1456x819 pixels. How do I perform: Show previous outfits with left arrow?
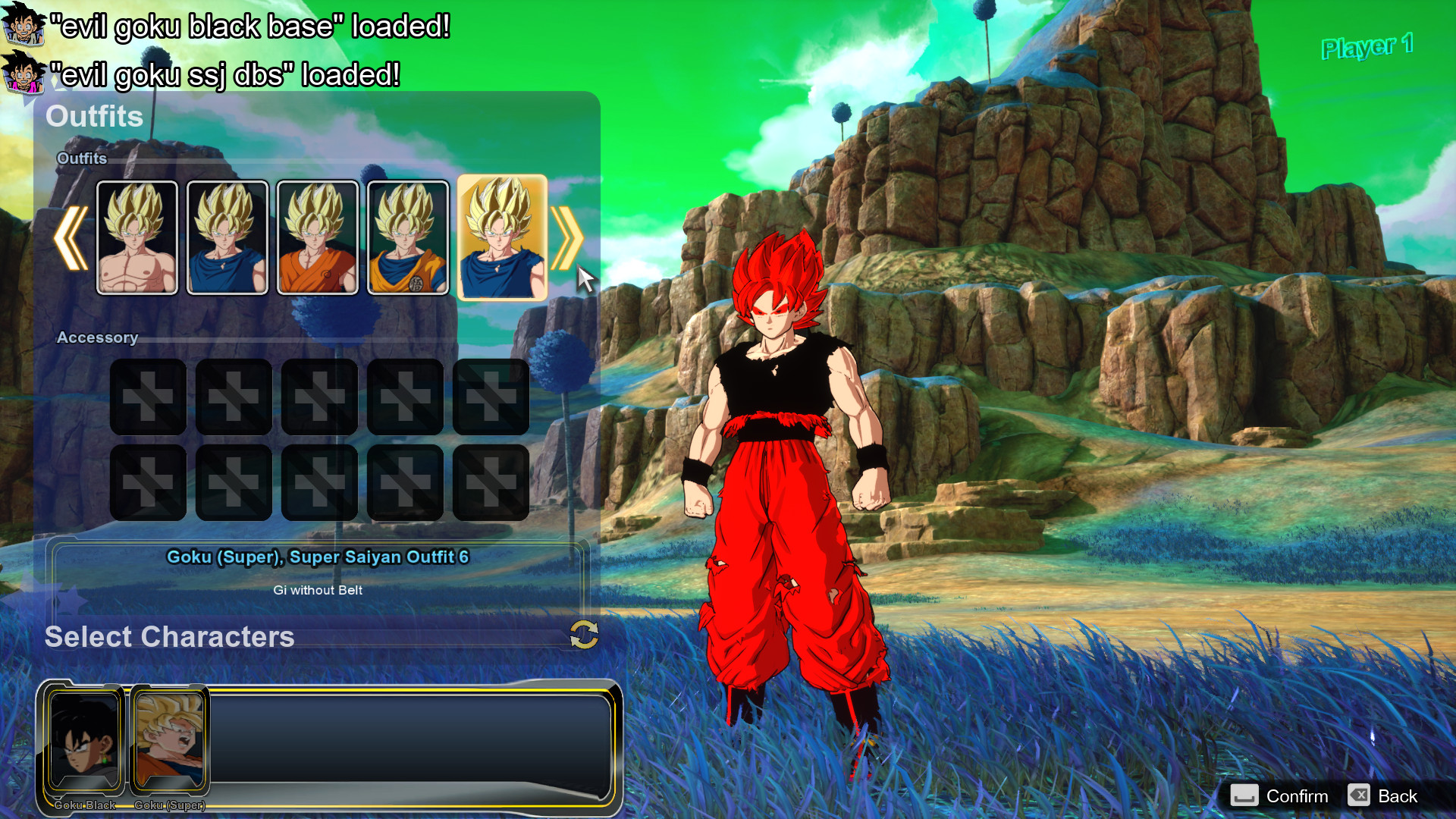pyautogui.click(x=71, y=238)
